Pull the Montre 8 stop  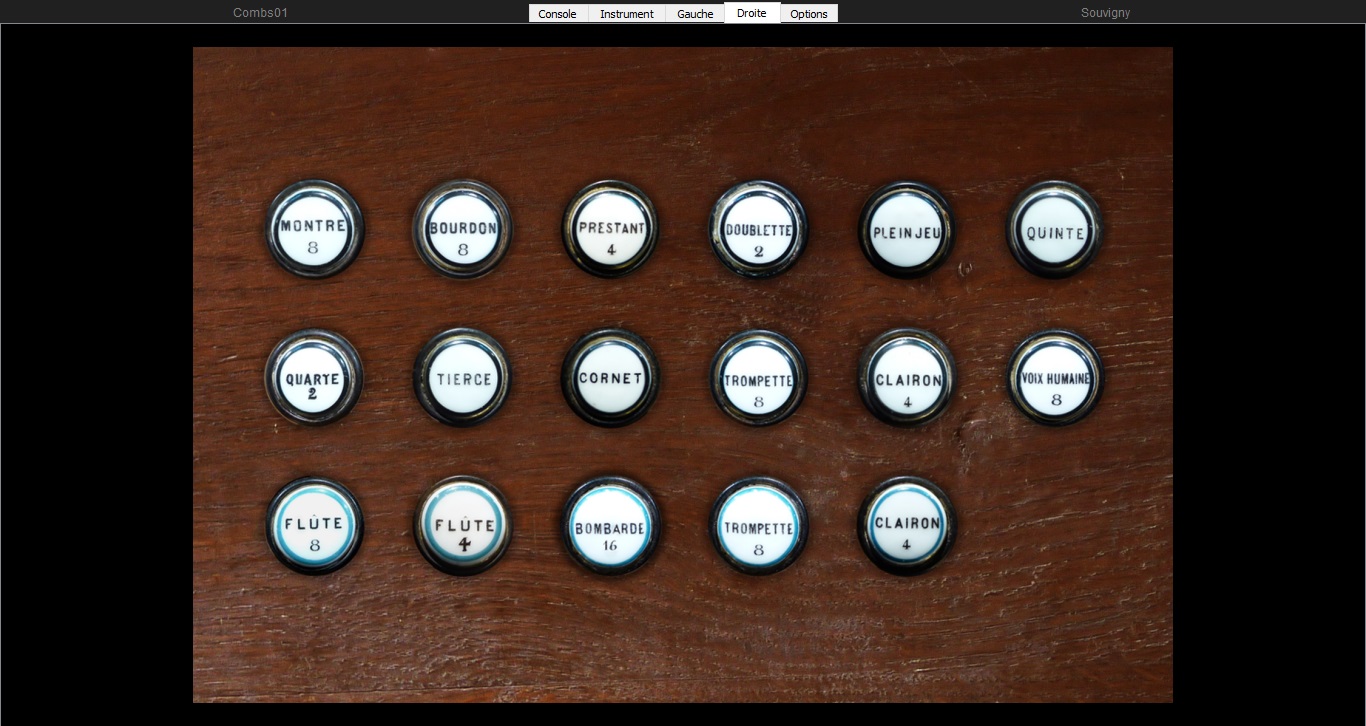pyautogui.click(x=314, y=228)
